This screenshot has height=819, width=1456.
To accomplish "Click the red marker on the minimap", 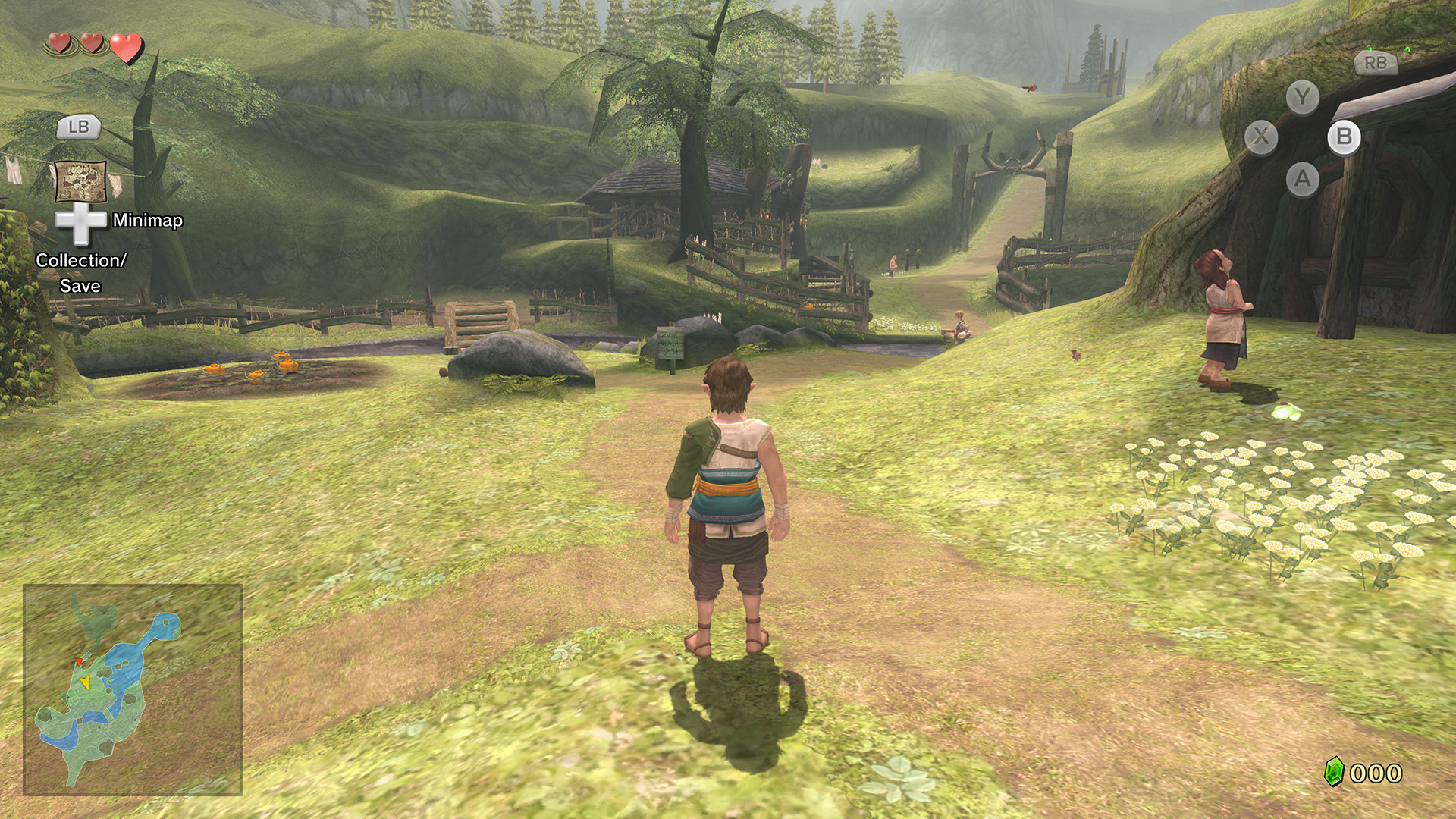I will point(79,662).
